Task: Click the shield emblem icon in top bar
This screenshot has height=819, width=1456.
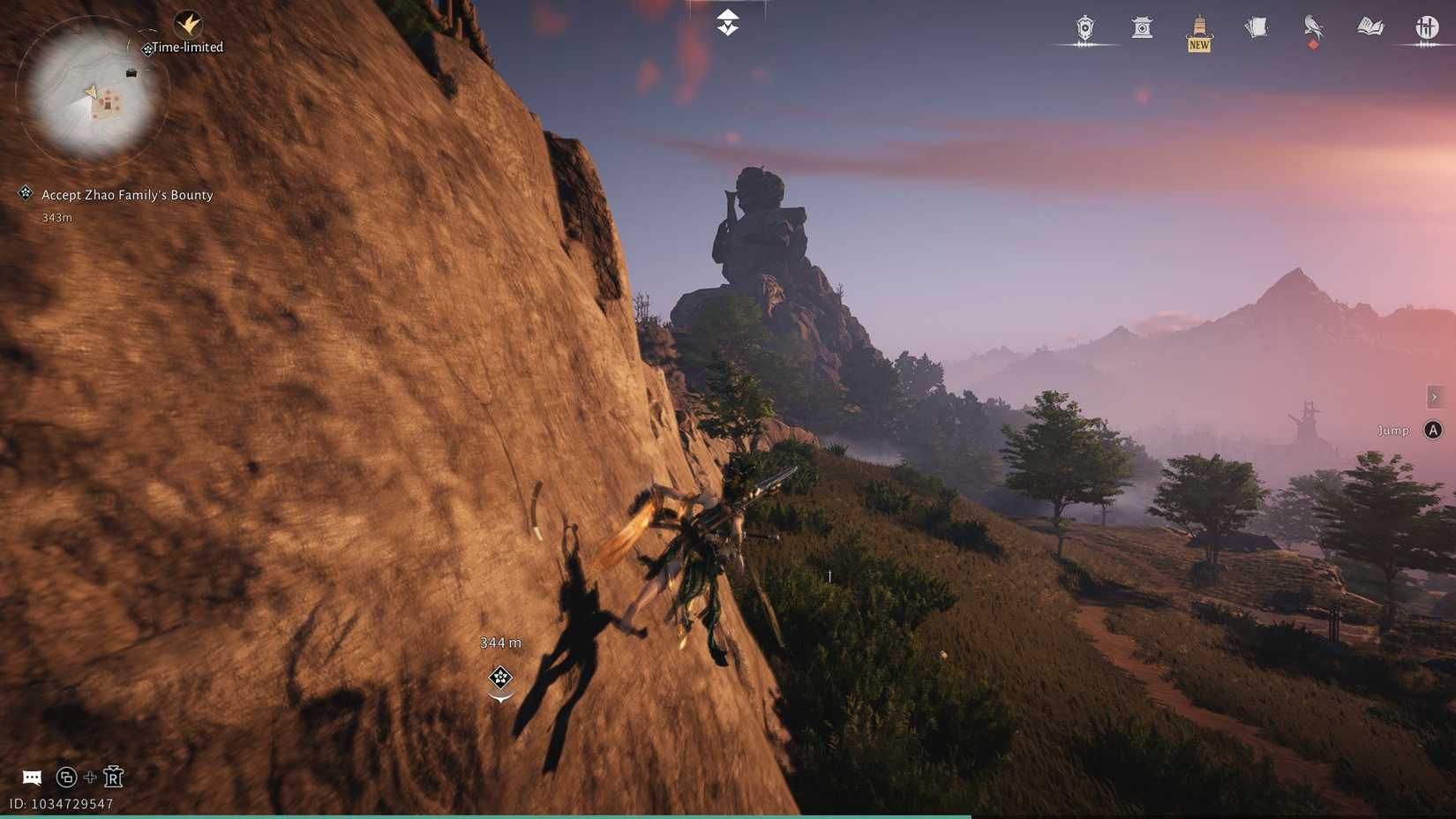Action: (x=1085, y=28)
